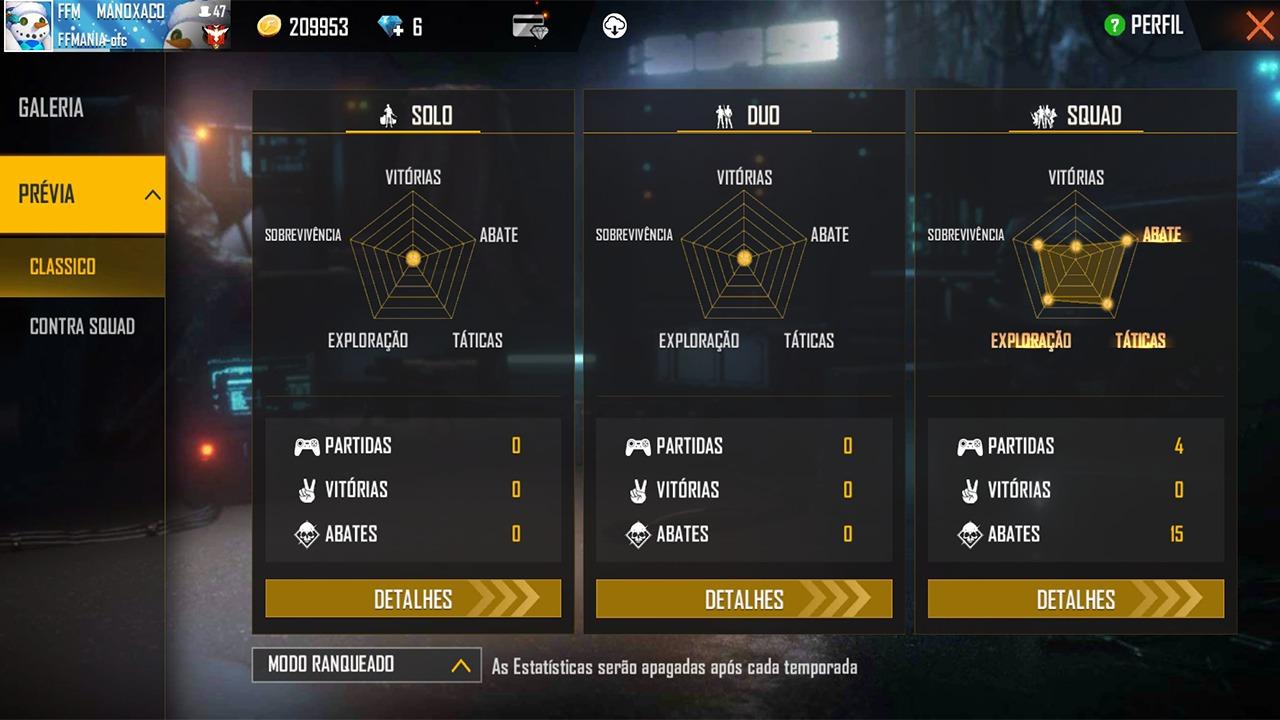The image size is (1280, 720).
Task: Click DETALHES under the SQUAD statistics
Action: click(x=1075, y=599)
